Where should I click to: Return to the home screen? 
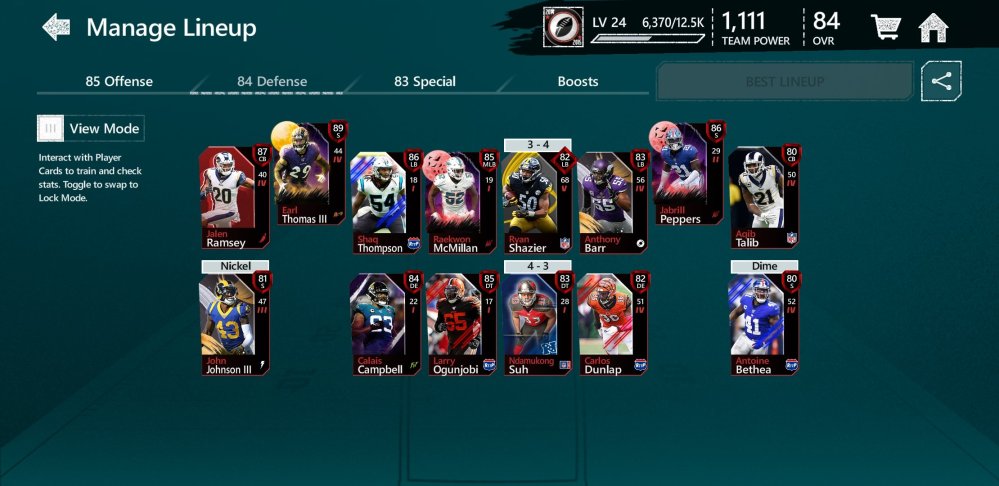pos(933,28)
